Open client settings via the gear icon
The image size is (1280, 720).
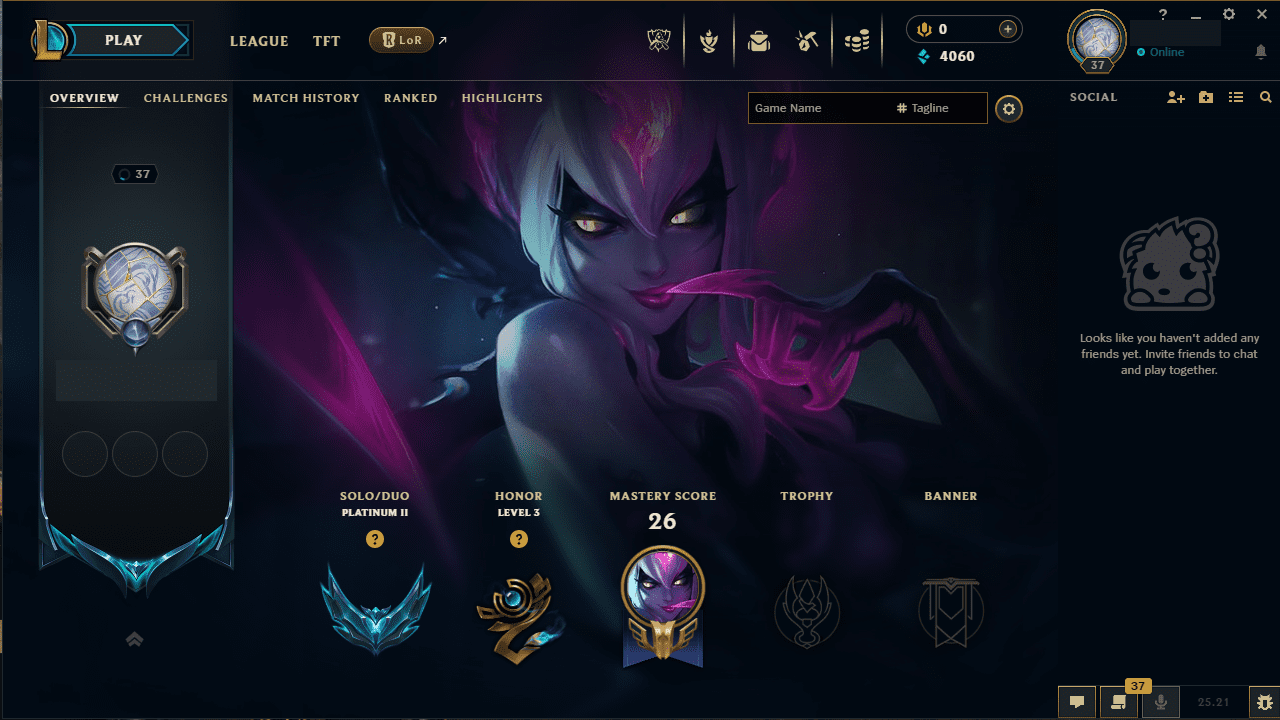pos(1228,14)
